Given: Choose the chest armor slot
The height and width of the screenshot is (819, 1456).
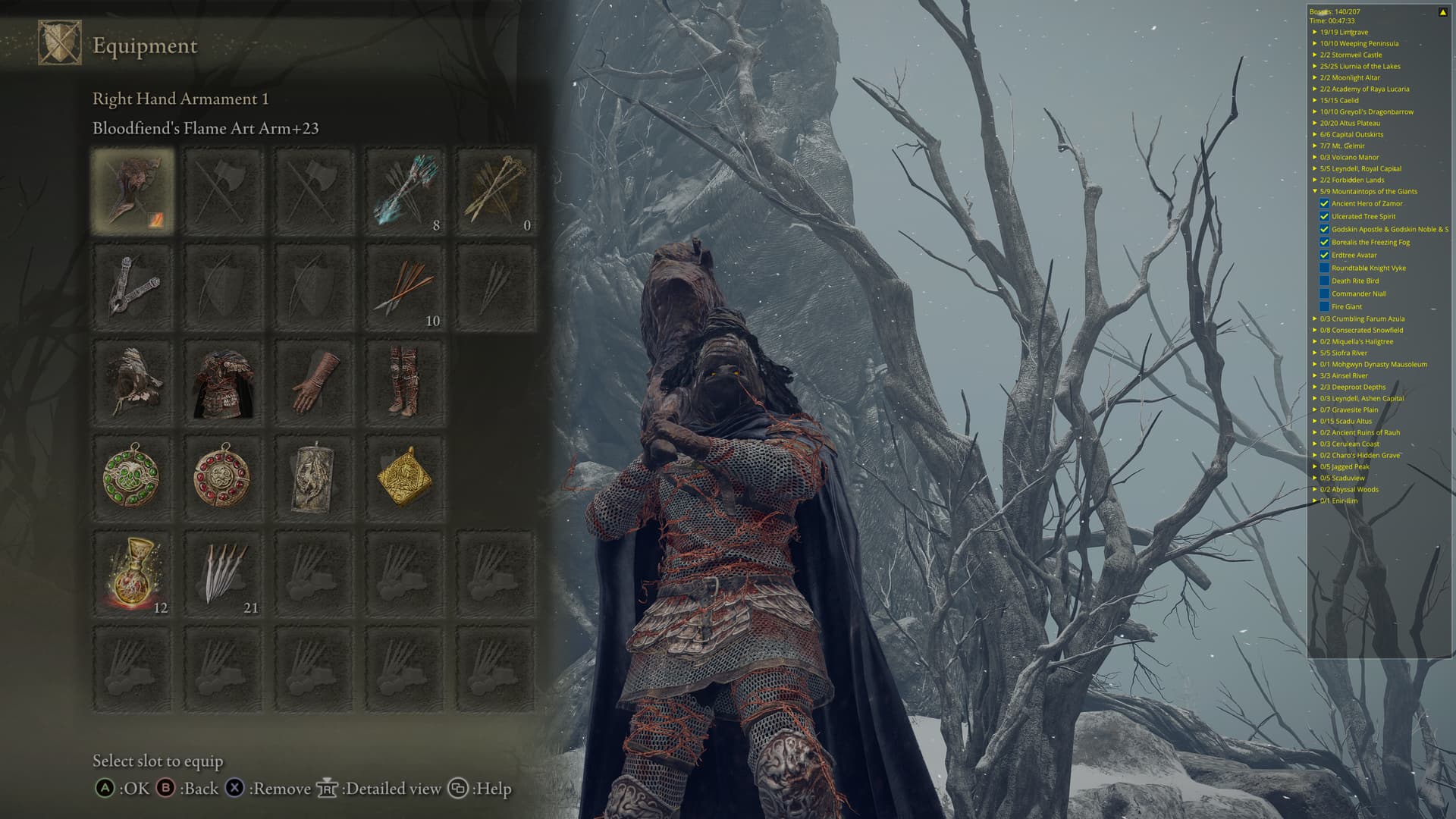Looking at the screenshot, I should point(223,383).
